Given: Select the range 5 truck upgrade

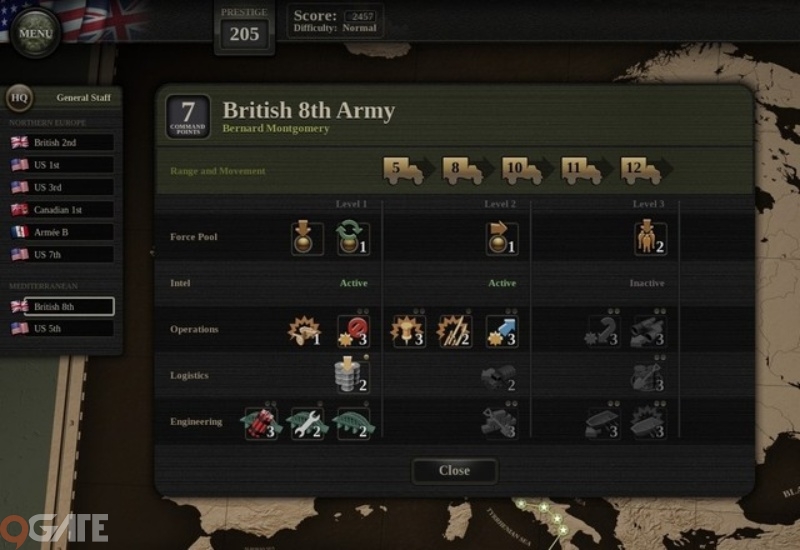Looking at the screenshot, I should pyautogui.click(x=403, y=171).
